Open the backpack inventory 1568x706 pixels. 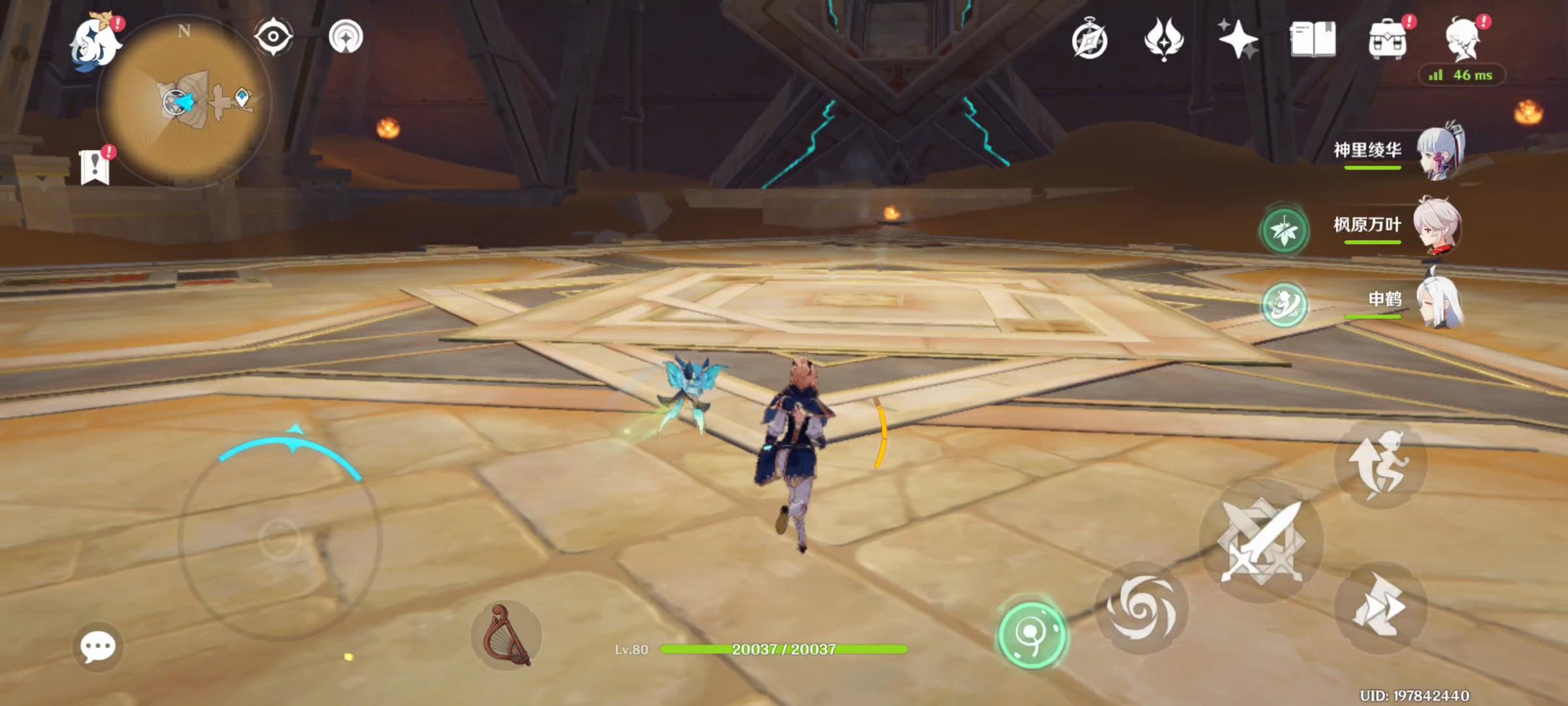[x=1387, y=41]
